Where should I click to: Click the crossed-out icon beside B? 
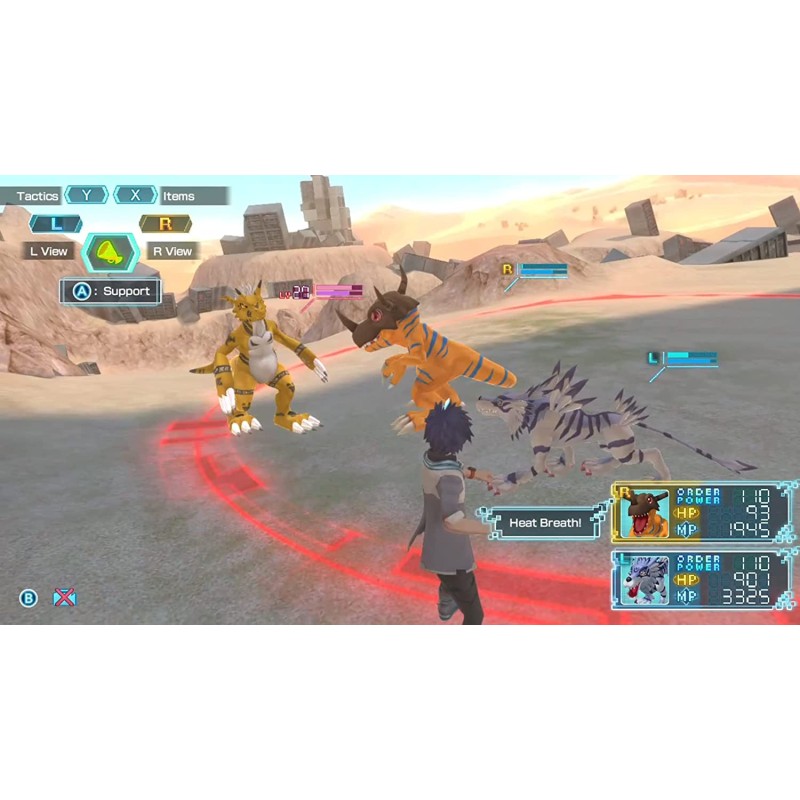64,598
